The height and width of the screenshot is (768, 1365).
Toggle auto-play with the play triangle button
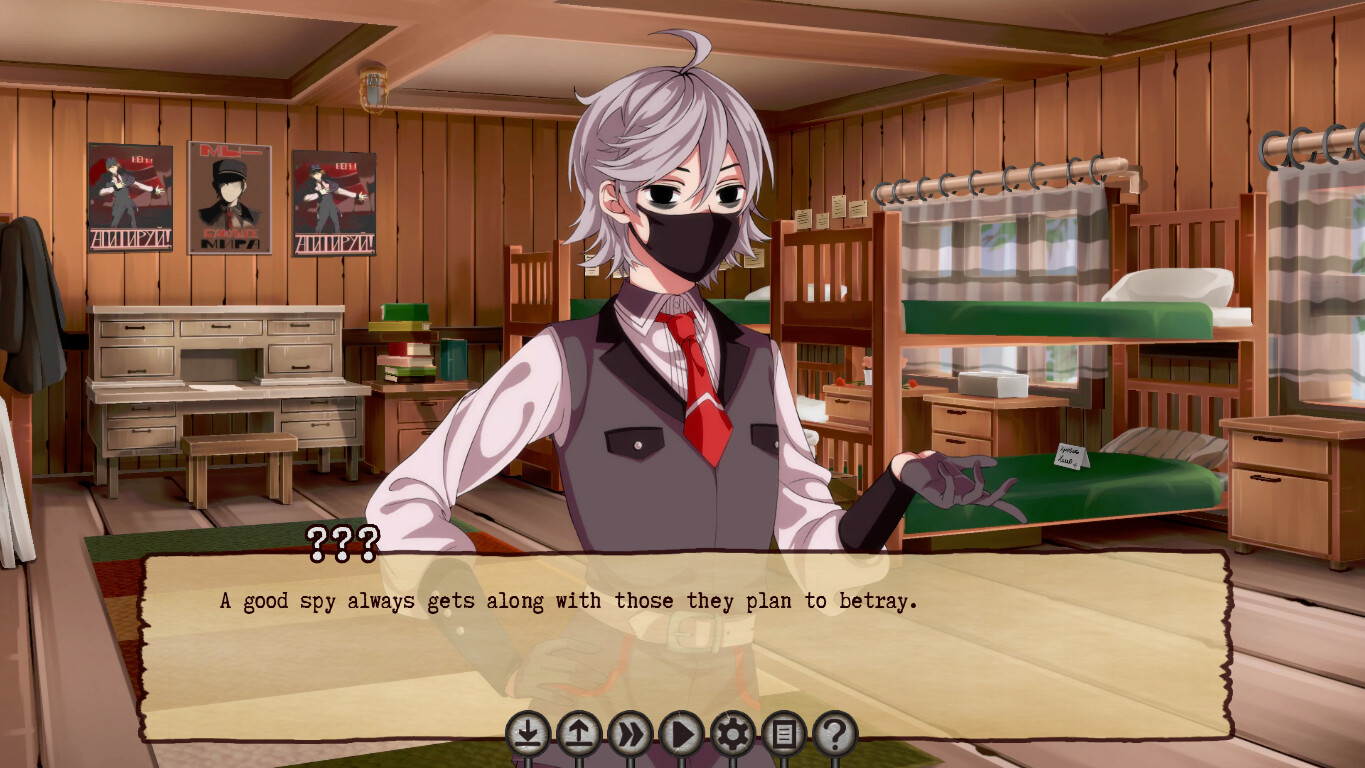(682, 735)
